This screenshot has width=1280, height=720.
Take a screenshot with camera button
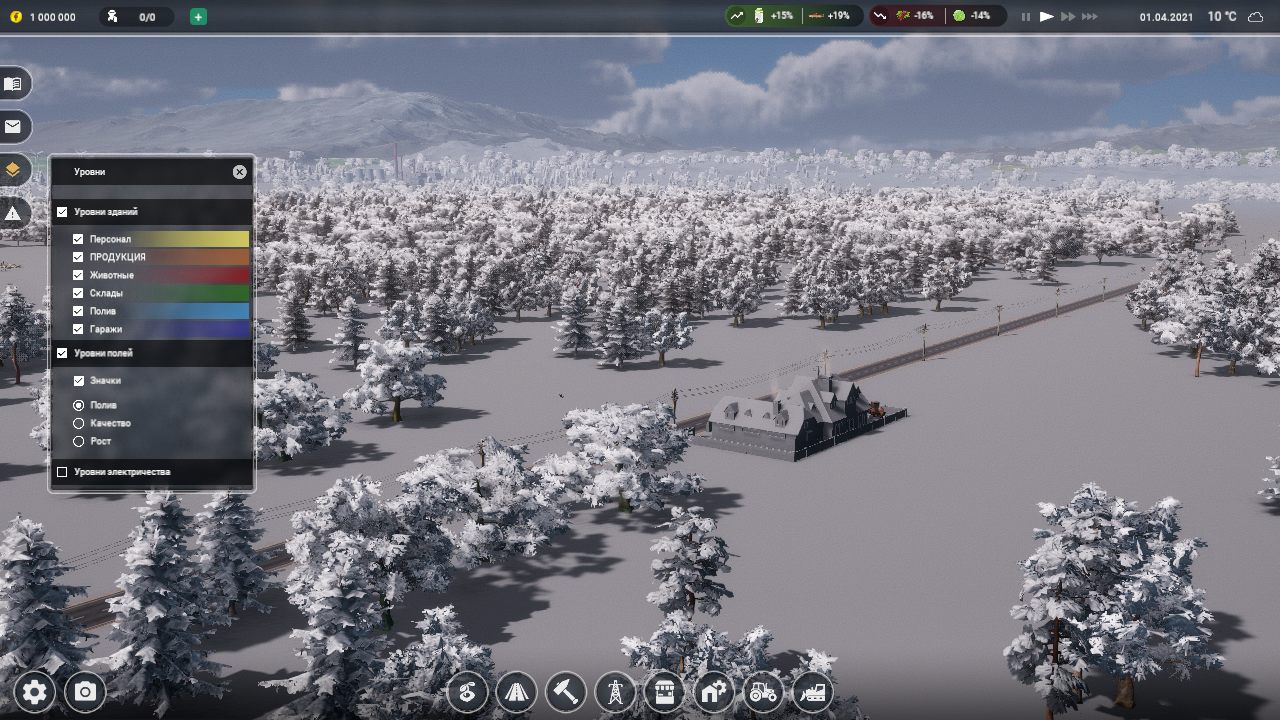pyautogui.click(x=85, y=691)
